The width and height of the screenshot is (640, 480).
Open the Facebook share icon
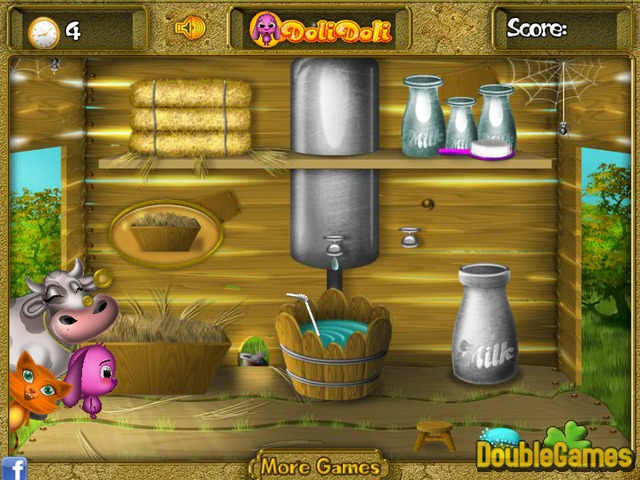click(x=14, y=467)
